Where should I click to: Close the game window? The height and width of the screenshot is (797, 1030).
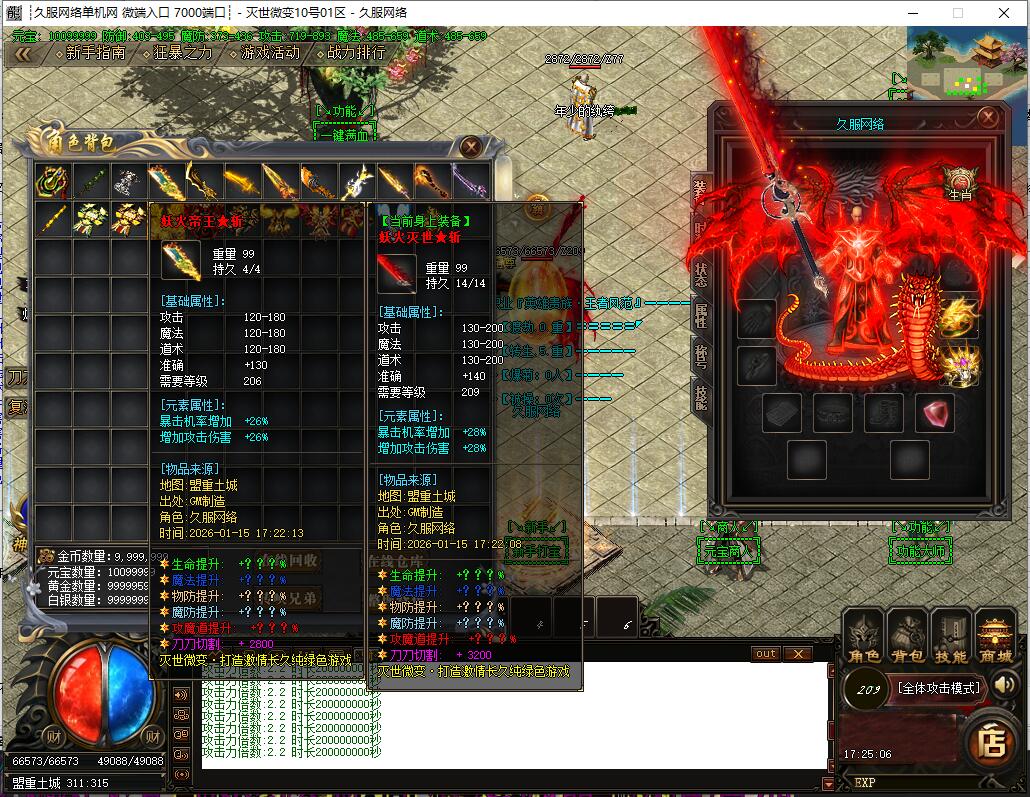1004,13
